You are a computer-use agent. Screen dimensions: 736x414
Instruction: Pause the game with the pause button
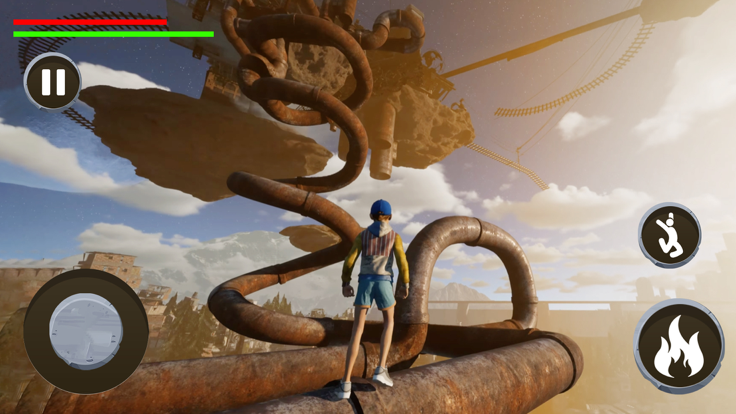(53, 82)
